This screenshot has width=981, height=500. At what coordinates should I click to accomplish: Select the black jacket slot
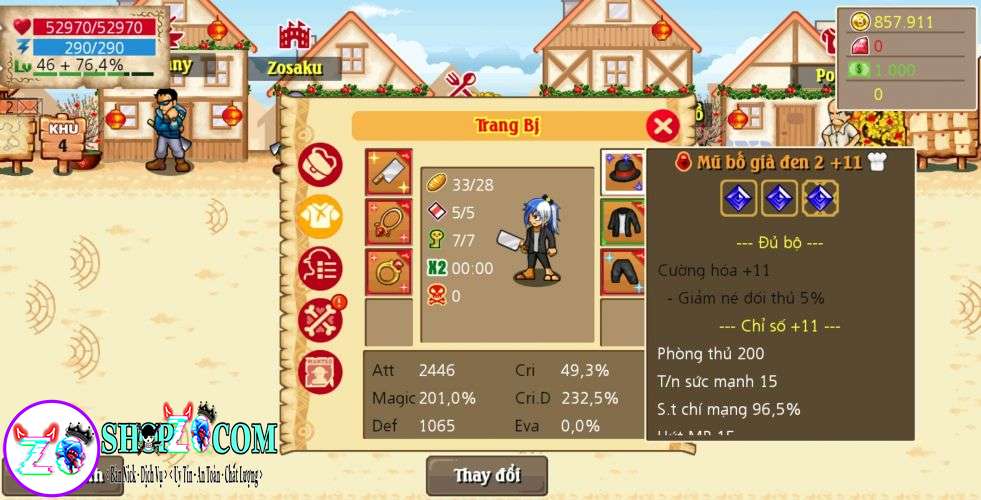point(622,222)
